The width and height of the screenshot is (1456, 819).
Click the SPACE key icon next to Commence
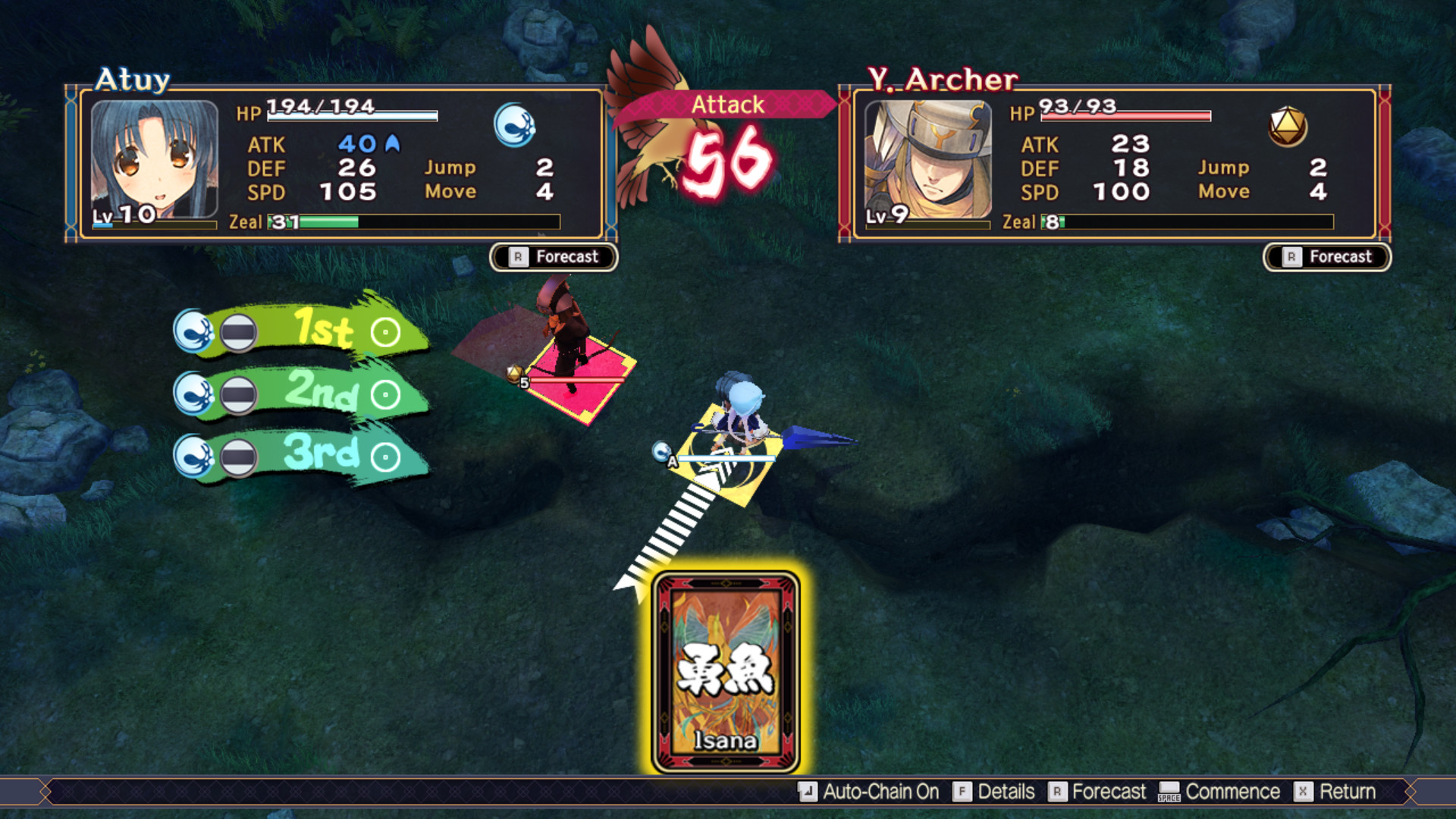tap(1170, 792)
